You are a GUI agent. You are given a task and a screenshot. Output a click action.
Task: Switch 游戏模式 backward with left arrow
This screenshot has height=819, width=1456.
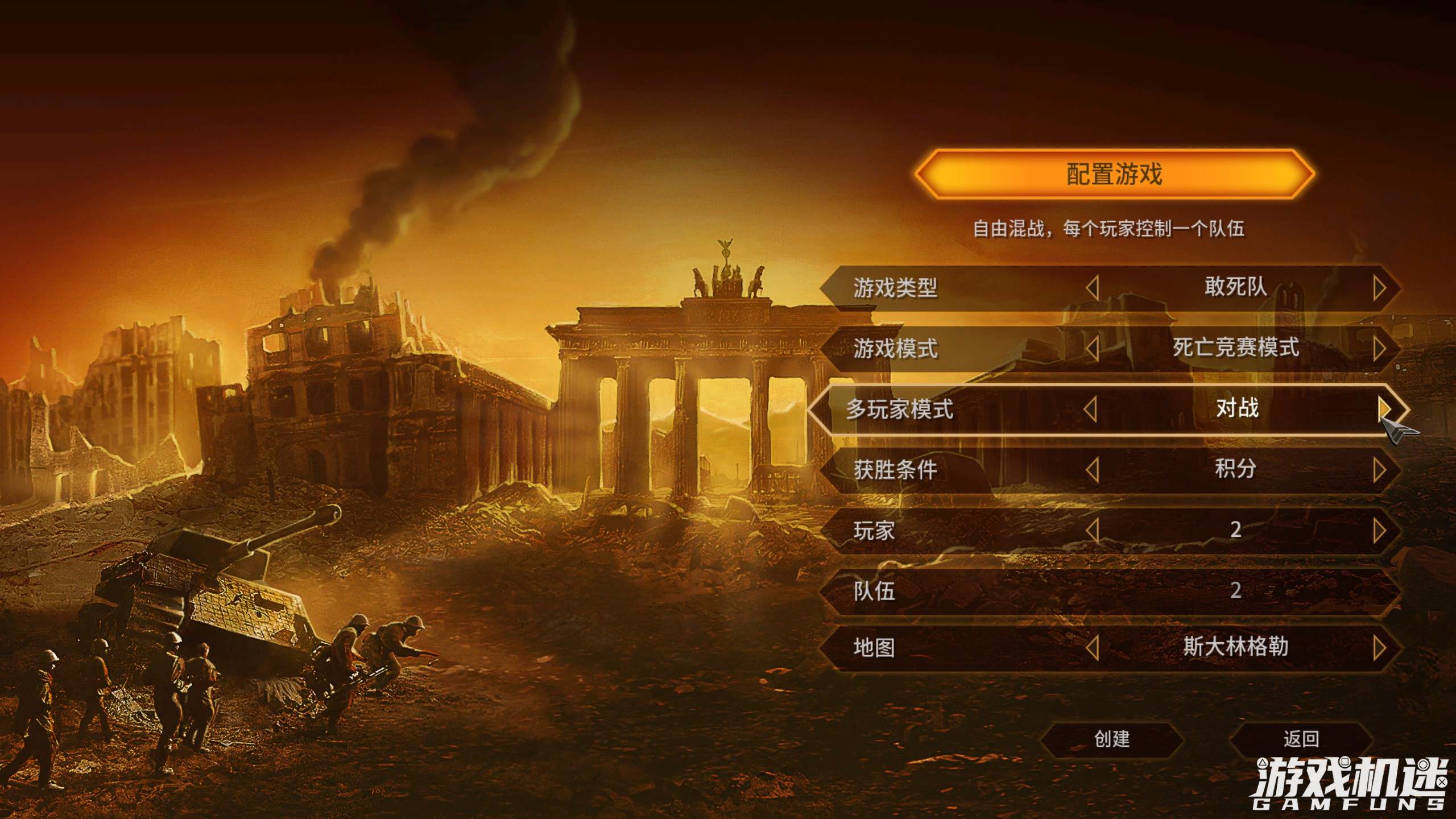coord(1092,349)
